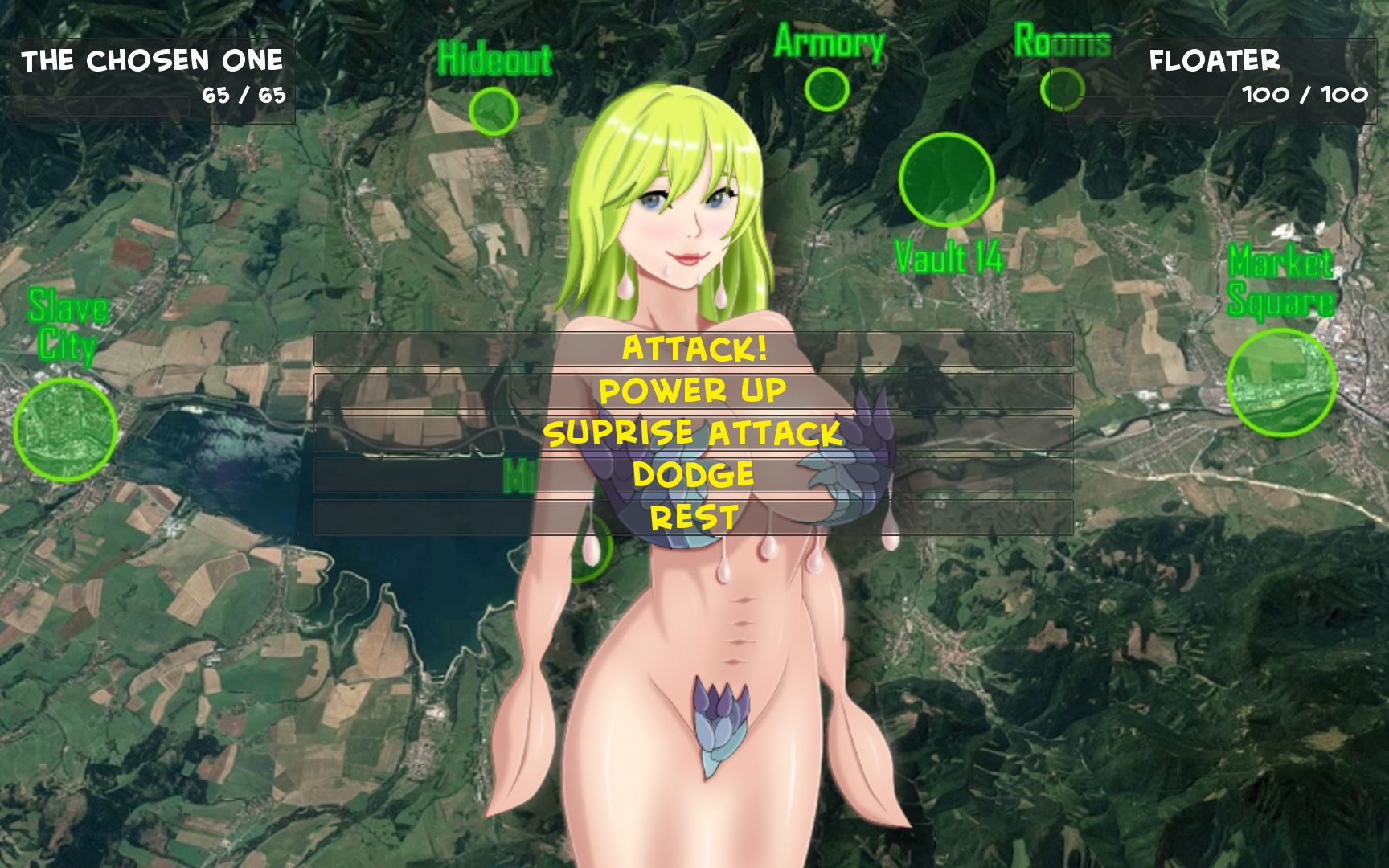Choose the Dodge action
The height and width of the screenshot is (868, 1389).
click(694, 477)
